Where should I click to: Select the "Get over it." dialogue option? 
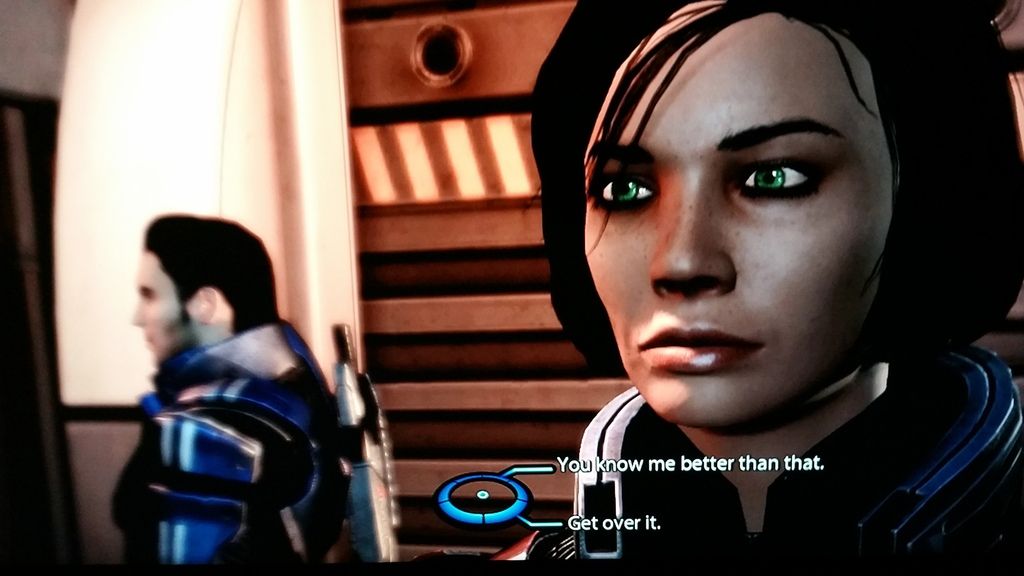point(614,522)
